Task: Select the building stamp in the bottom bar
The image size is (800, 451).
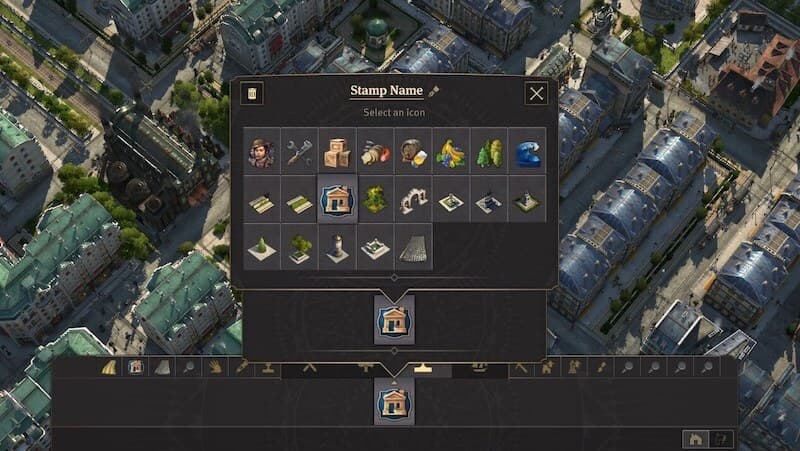Action: (x=394, y=403)
